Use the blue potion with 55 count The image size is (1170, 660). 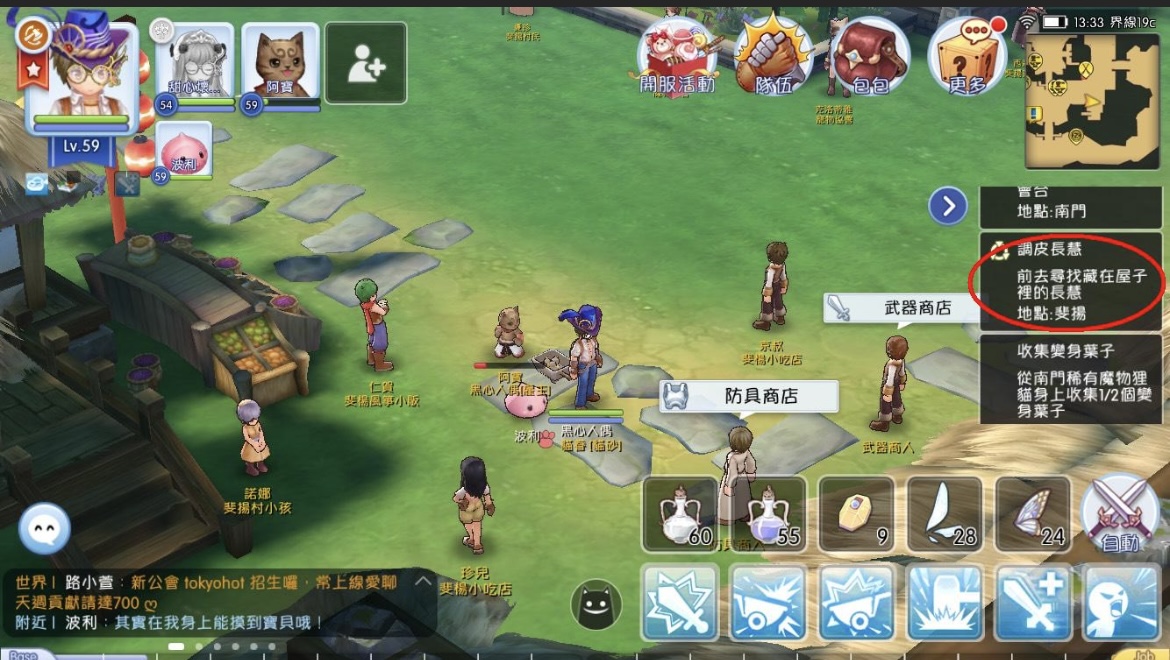click(x=768, y=514)
